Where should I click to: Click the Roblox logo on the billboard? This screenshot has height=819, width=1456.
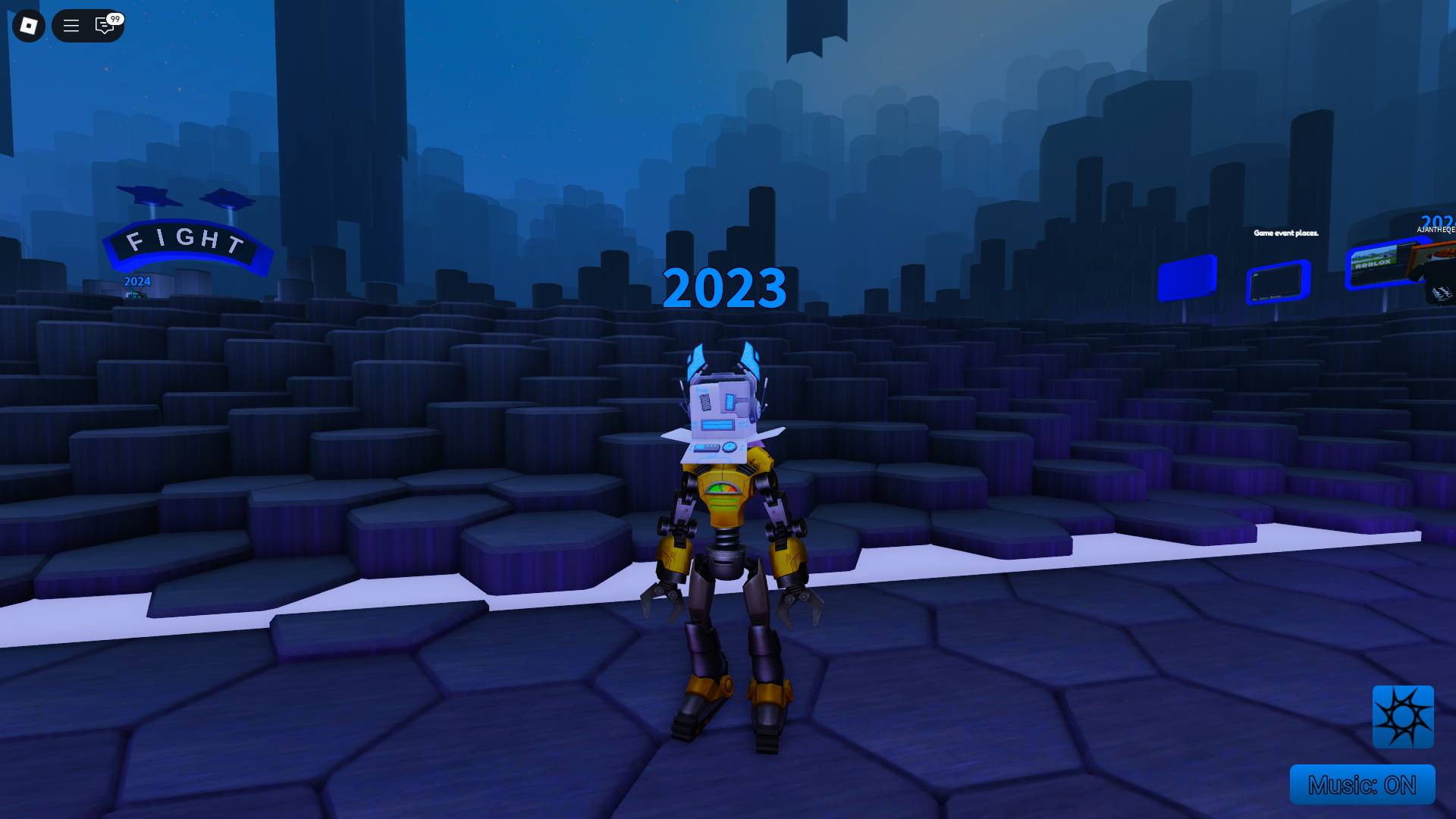point(1373,265)
